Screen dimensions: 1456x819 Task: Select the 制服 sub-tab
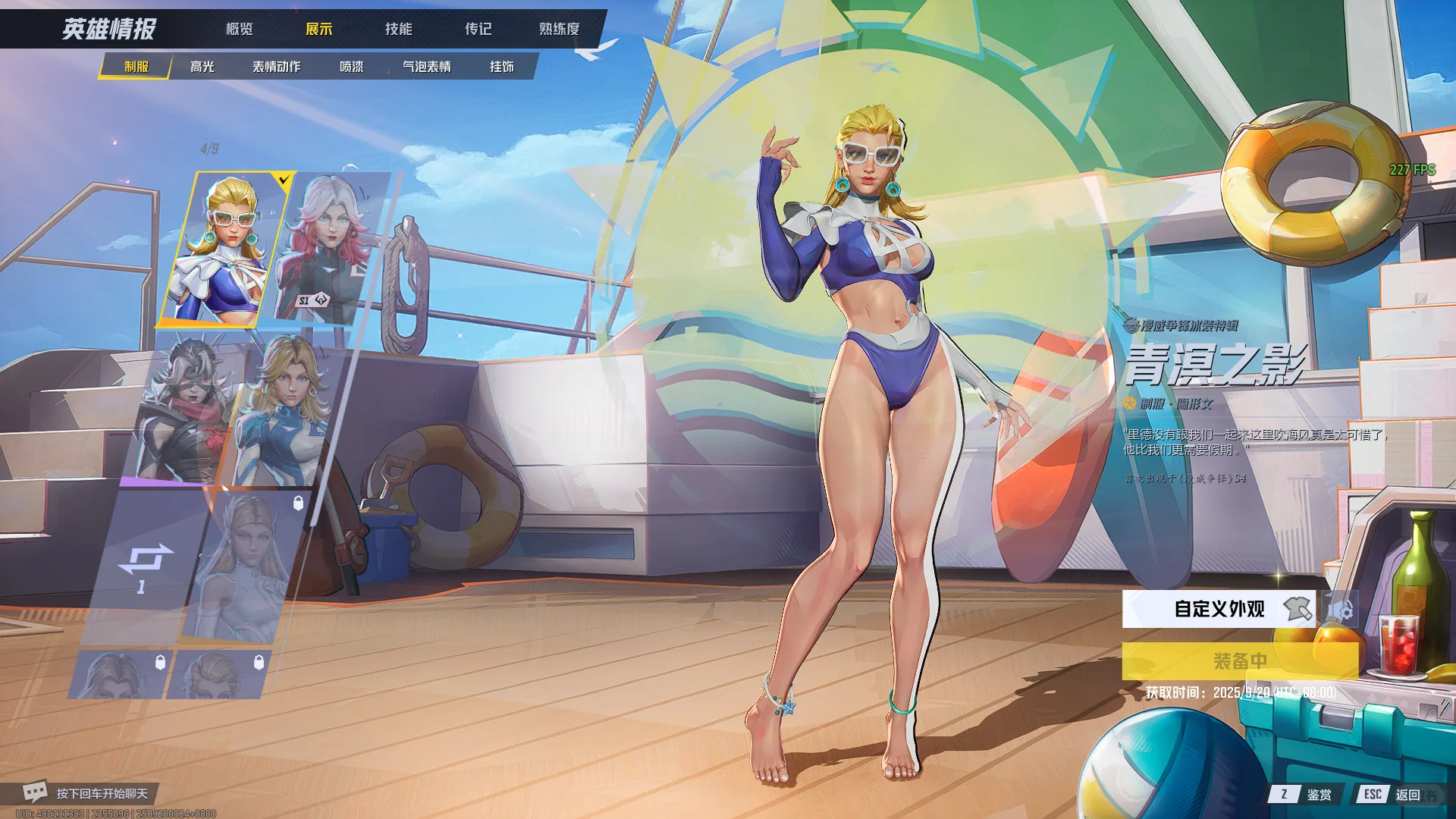point(136,67)
